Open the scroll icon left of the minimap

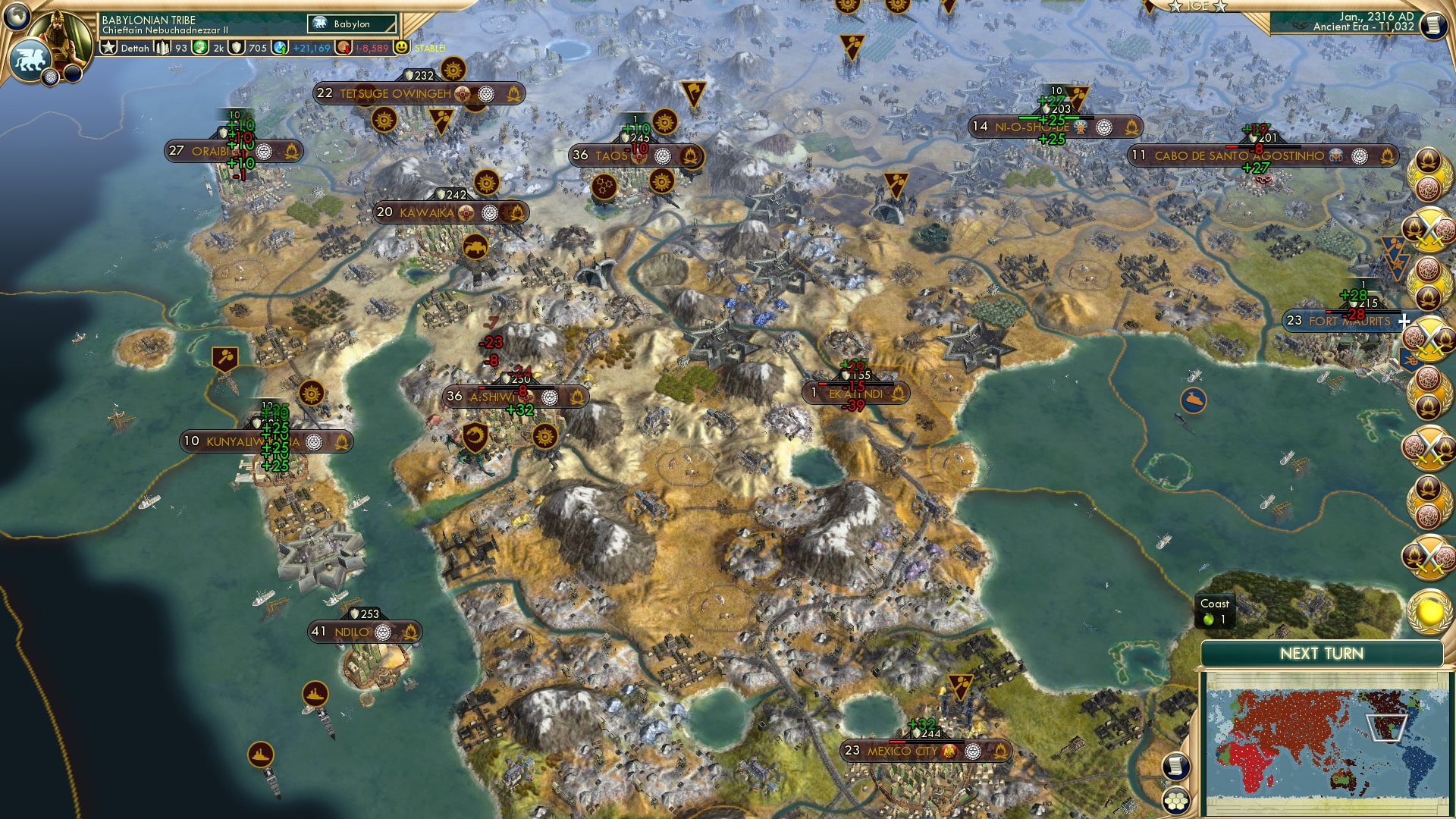1174,765
